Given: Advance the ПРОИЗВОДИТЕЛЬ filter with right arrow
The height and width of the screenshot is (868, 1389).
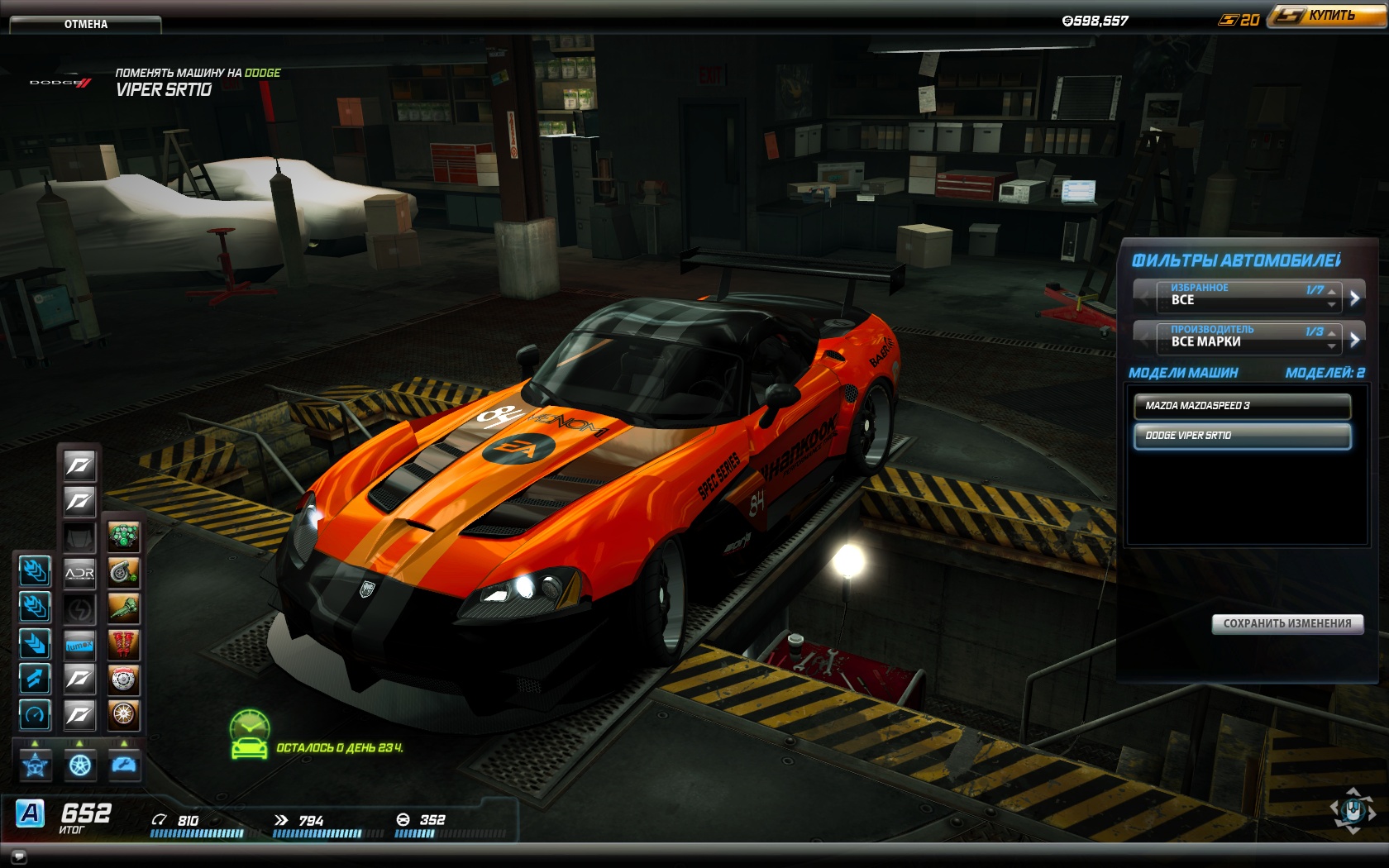Looking at the screenshot, I should tap(1354, 339).
